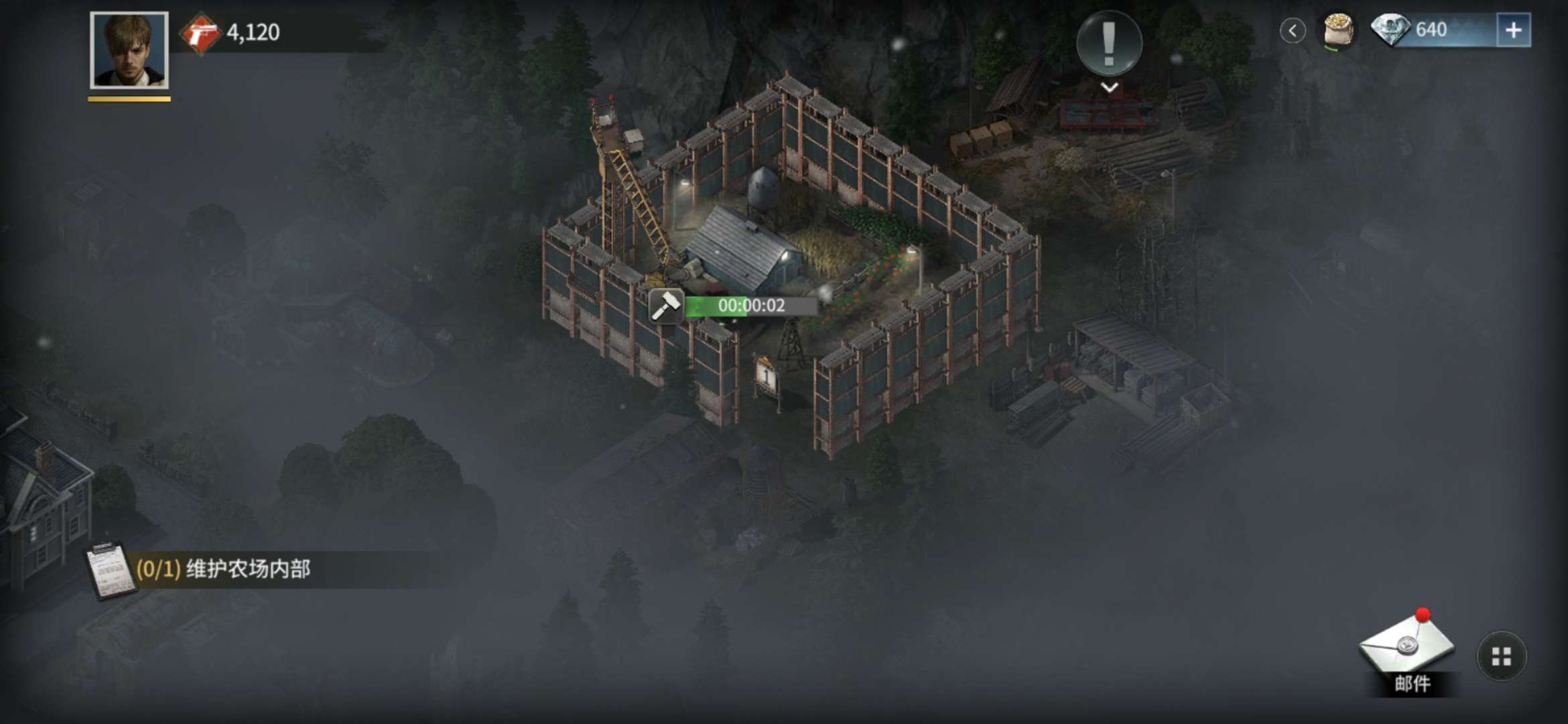Collapse resources with the left arrow button
Viewport: 1568px width, 724px height.
point(1293,30)
